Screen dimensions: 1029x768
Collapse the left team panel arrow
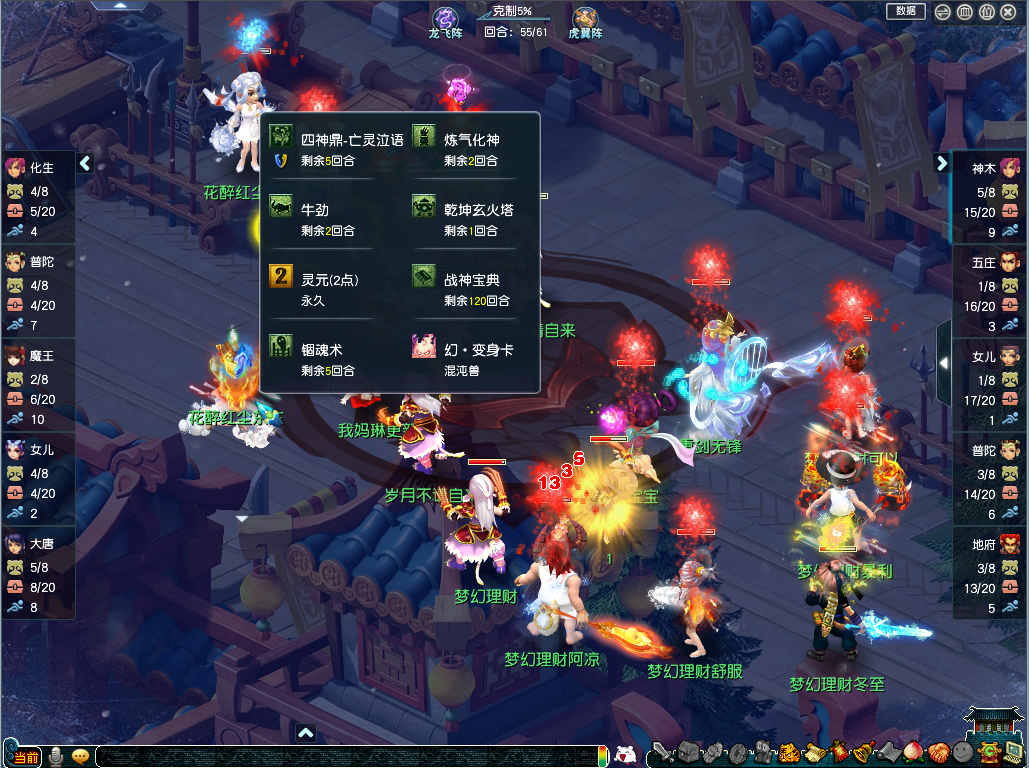(85, 163)
